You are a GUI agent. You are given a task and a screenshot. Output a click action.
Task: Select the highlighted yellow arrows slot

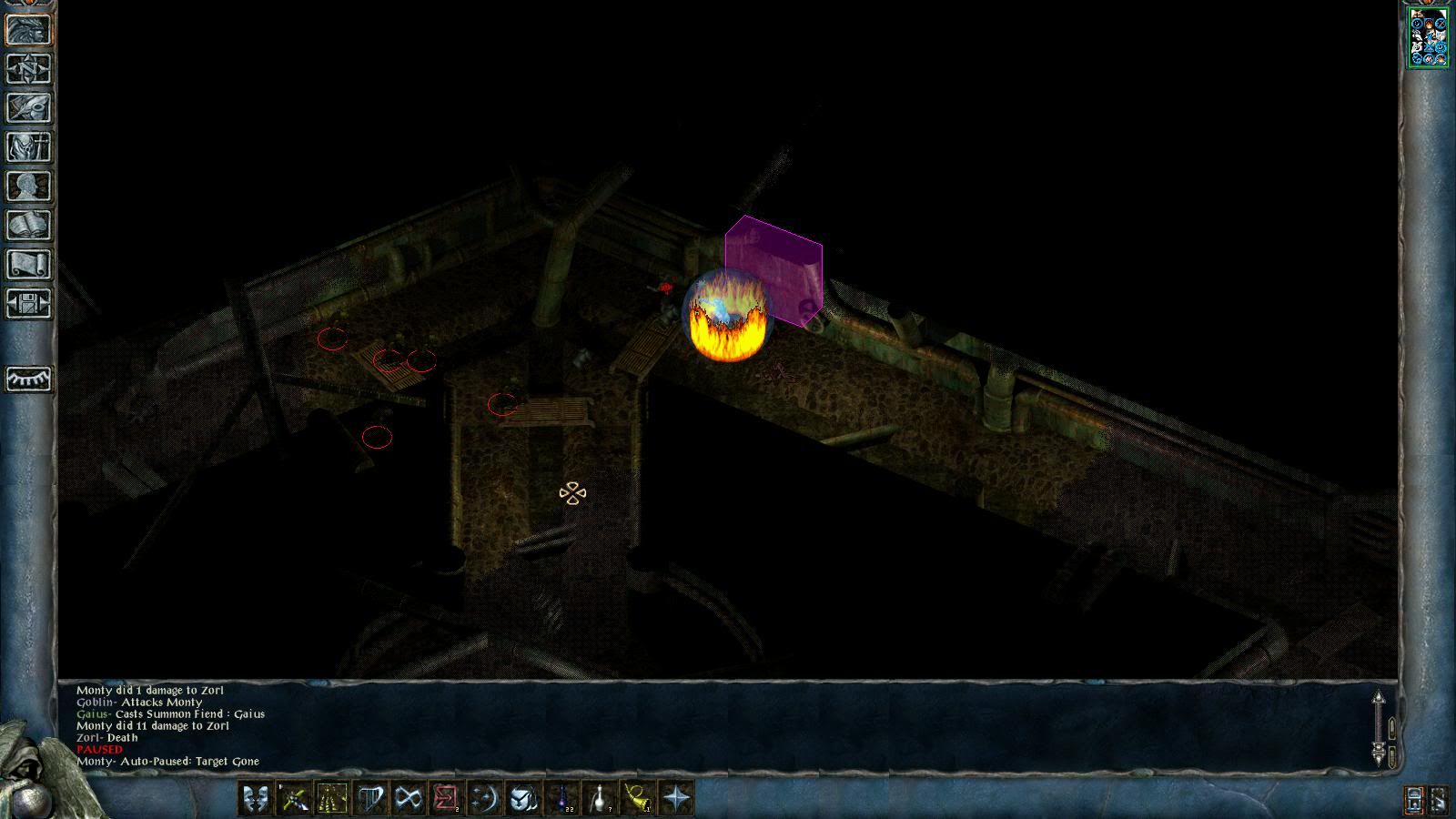(332, 799)
